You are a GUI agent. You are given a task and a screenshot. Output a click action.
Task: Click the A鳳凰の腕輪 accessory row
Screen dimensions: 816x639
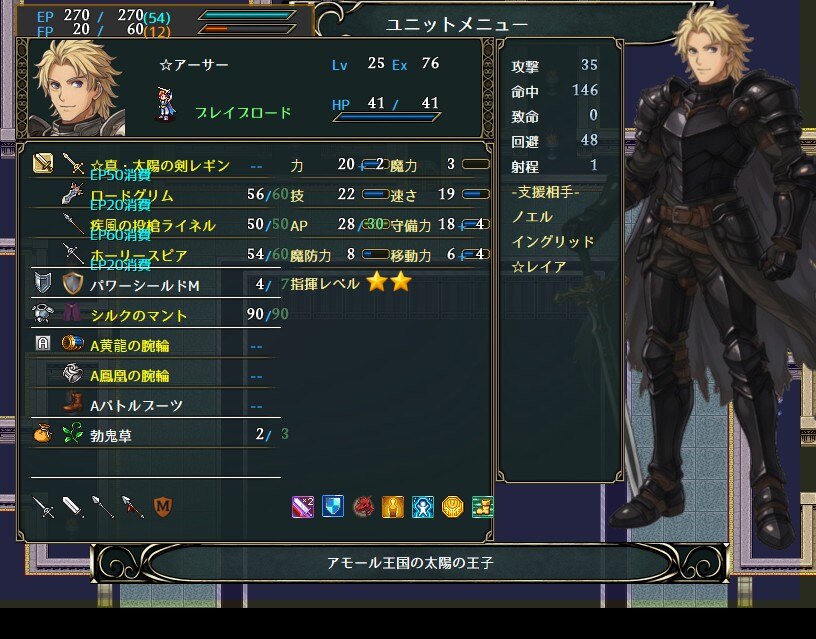click(x=130, y=375)
